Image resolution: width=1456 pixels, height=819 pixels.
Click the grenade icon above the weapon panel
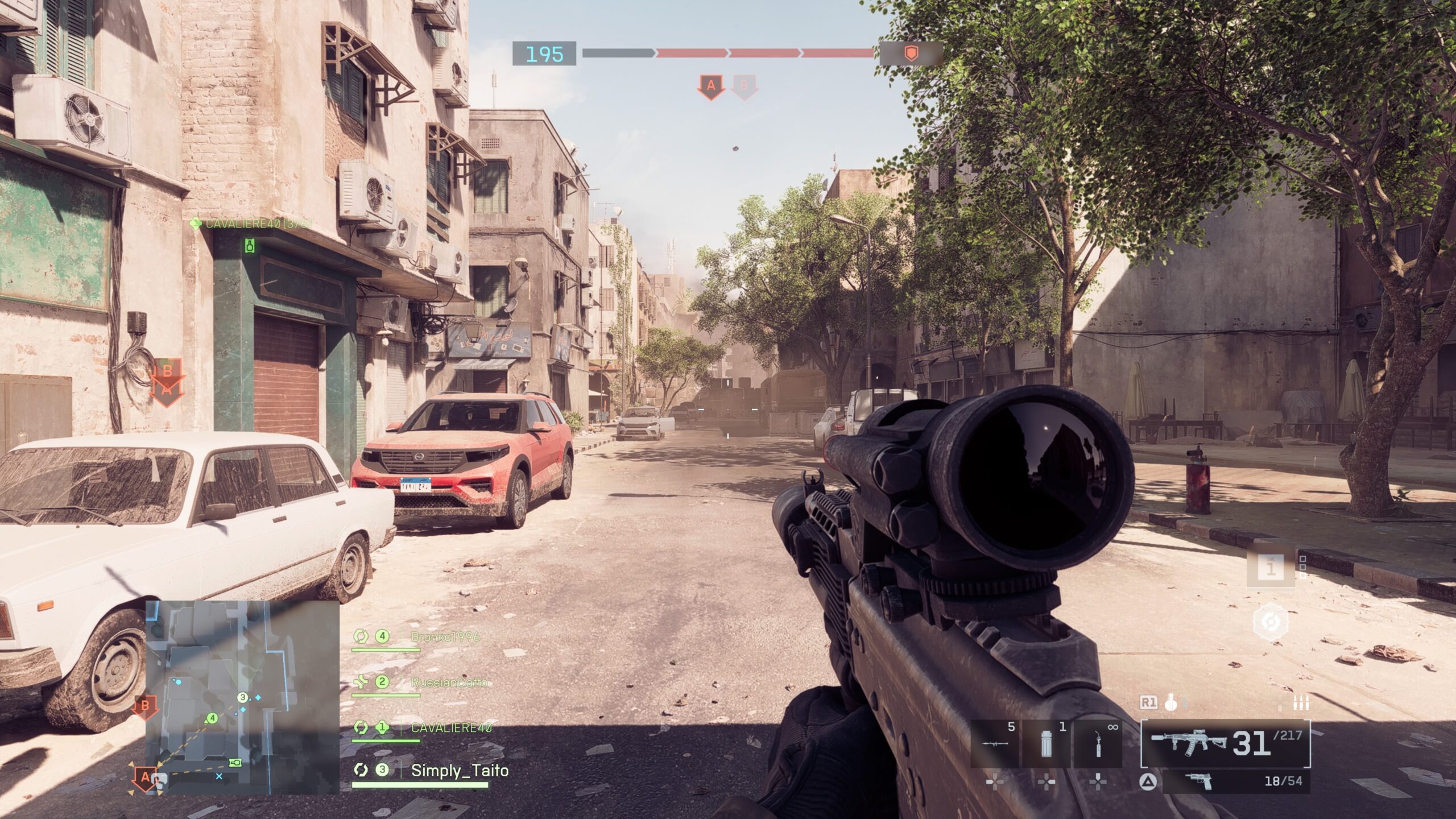pyautogui.click(x=1170, y=704)
